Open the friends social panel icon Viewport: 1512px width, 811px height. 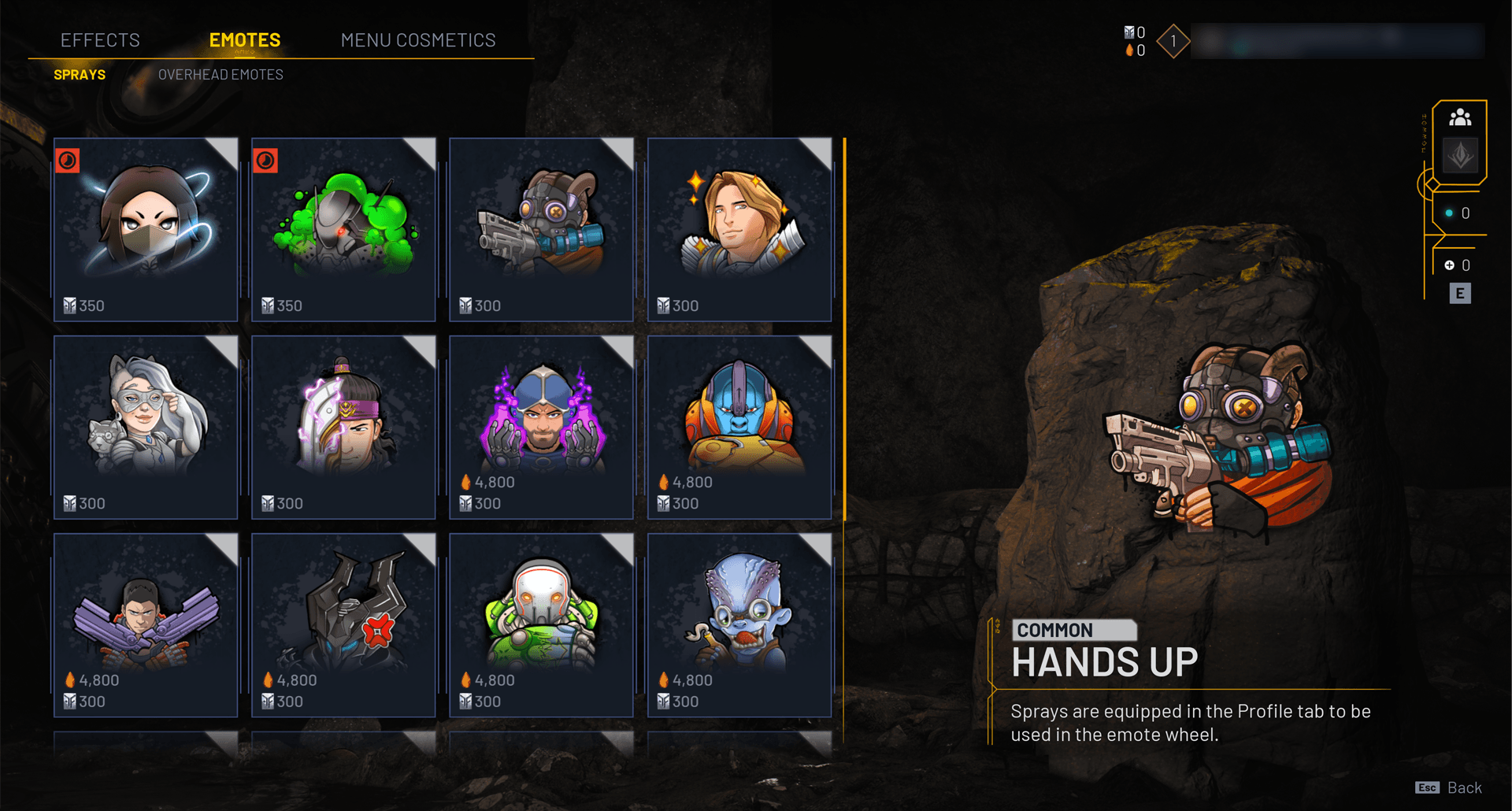pos(1460,118)
